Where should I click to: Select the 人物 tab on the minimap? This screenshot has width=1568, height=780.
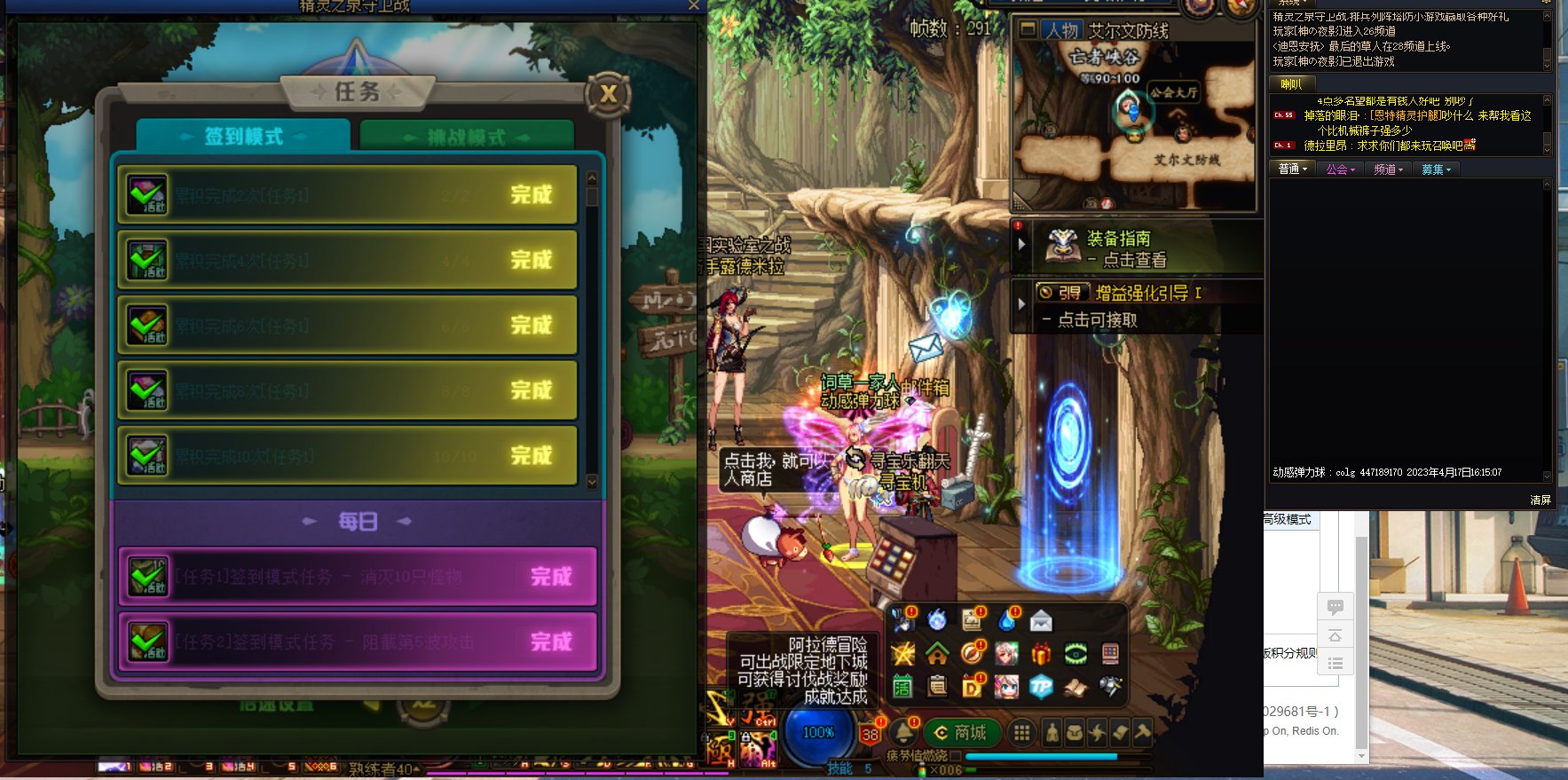tap(1061, 30)
